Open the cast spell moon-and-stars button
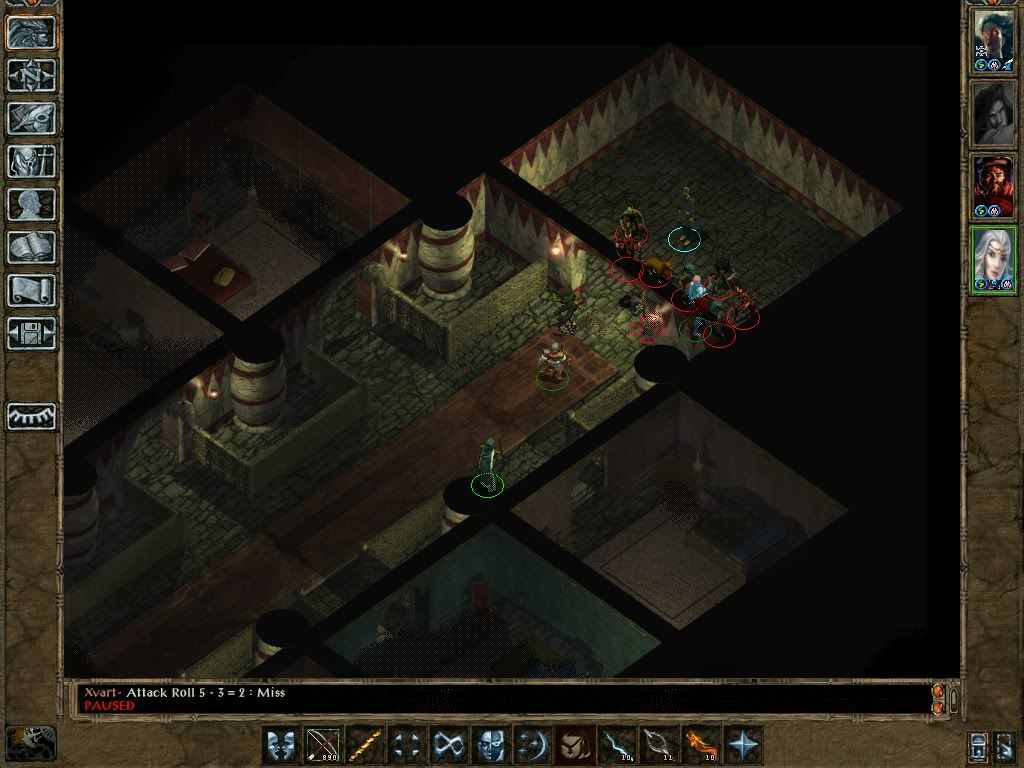Screen dimensions: 1024x768 pos(532,745)
